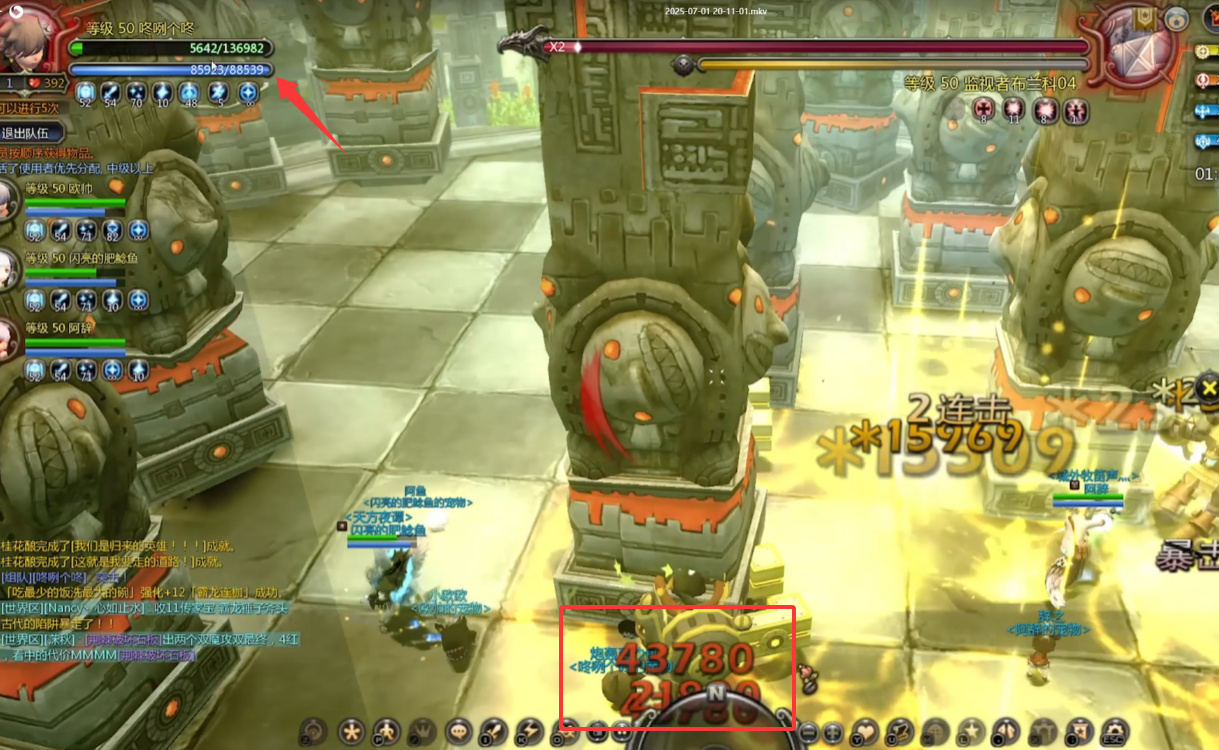The width and height of the screenshot is (1219, 750).
Task: Select party member 阿辞's portrait
Action: 8,340
